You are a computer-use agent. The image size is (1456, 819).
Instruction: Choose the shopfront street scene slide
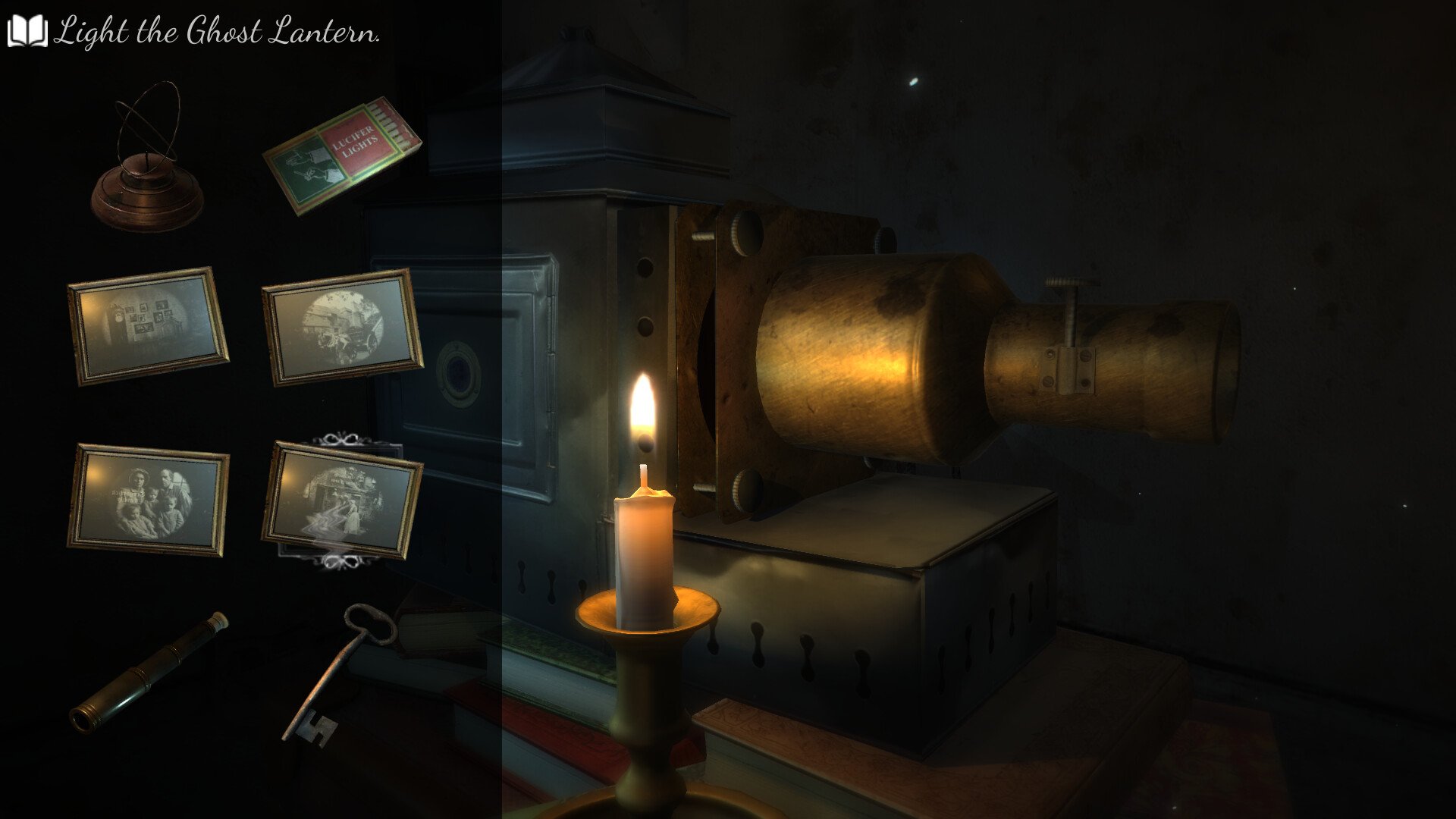coord(341,500)
